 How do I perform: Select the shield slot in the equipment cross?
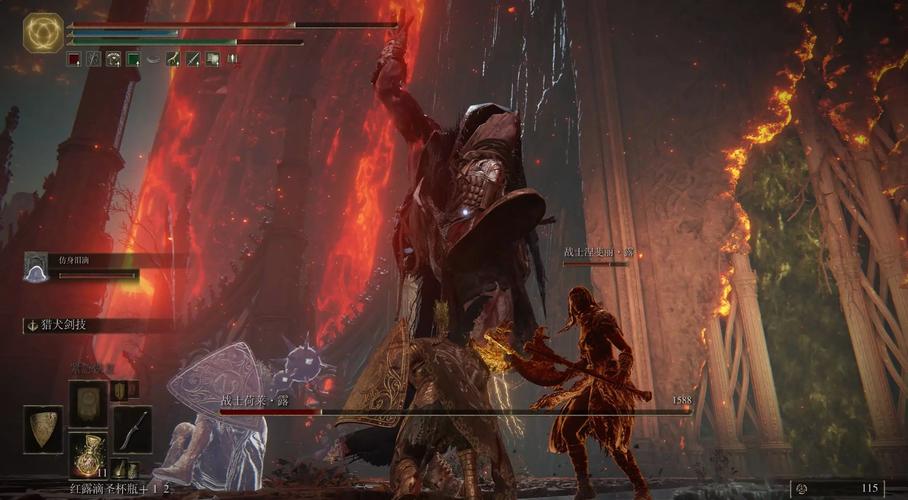[x=42, y=429]
